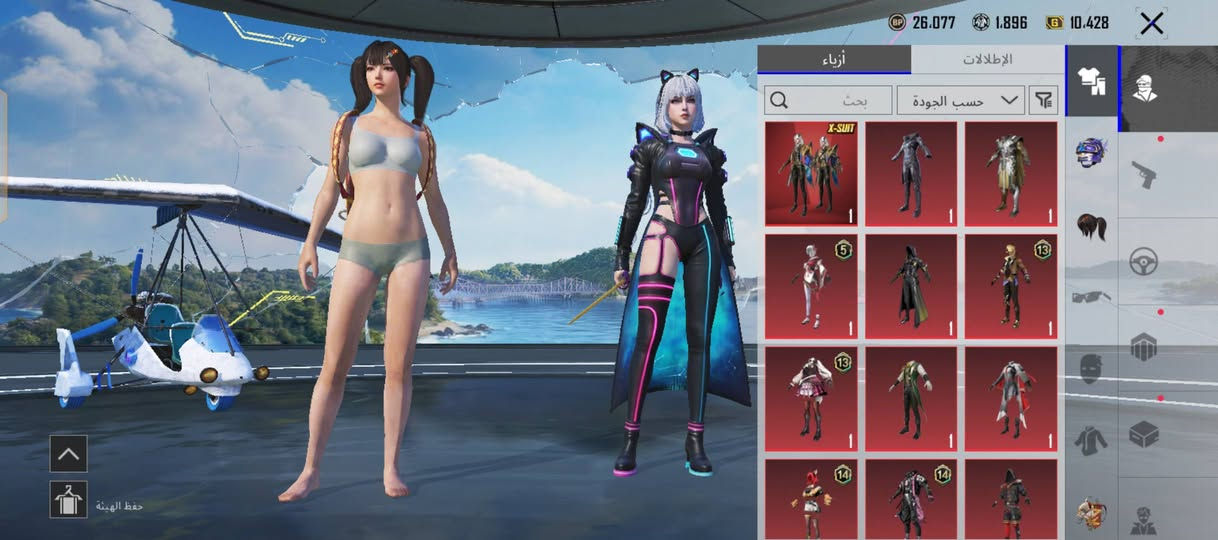Viewport: 1218px width, 540px height.
Task: Open the filter funnel button
Action: pos(1044,100)
